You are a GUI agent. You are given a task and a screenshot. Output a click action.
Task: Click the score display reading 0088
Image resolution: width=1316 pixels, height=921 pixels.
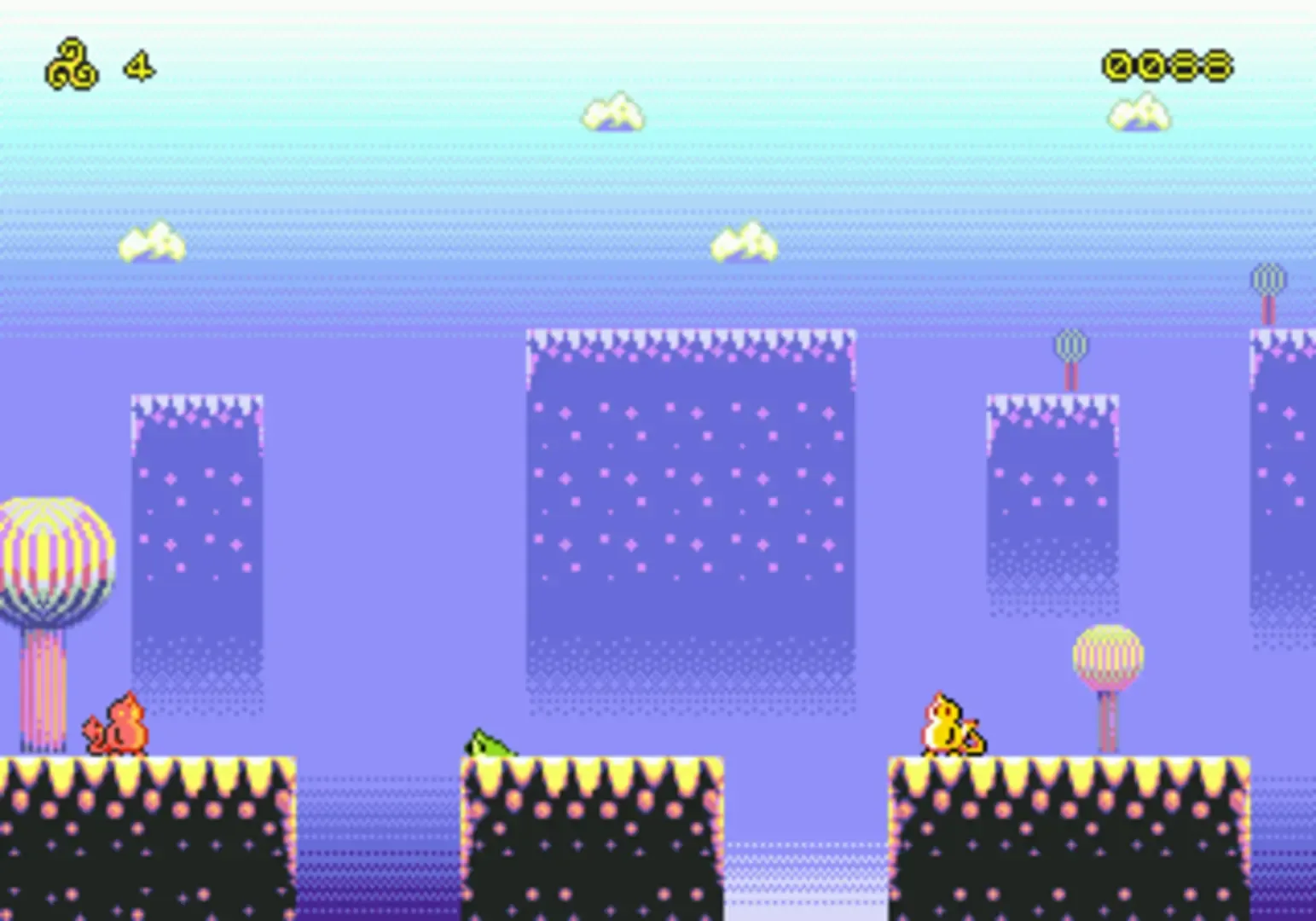pos(1166,65)
